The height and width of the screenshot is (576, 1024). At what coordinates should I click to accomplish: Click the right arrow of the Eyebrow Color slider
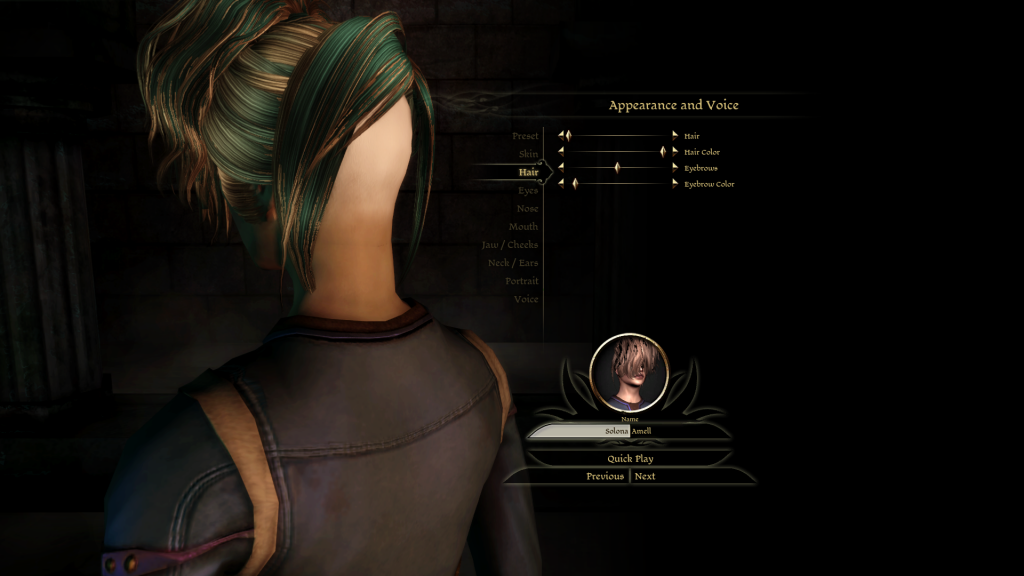pyautogui.click(x=675, y=184)
